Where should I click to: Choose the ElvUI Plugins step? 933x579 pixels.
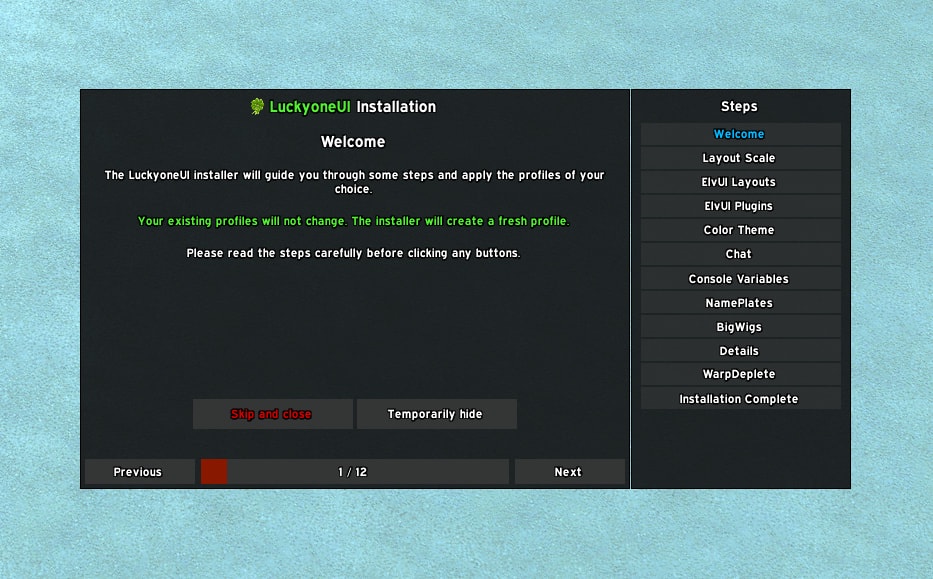pyautogui.click(x=740, y=206)
